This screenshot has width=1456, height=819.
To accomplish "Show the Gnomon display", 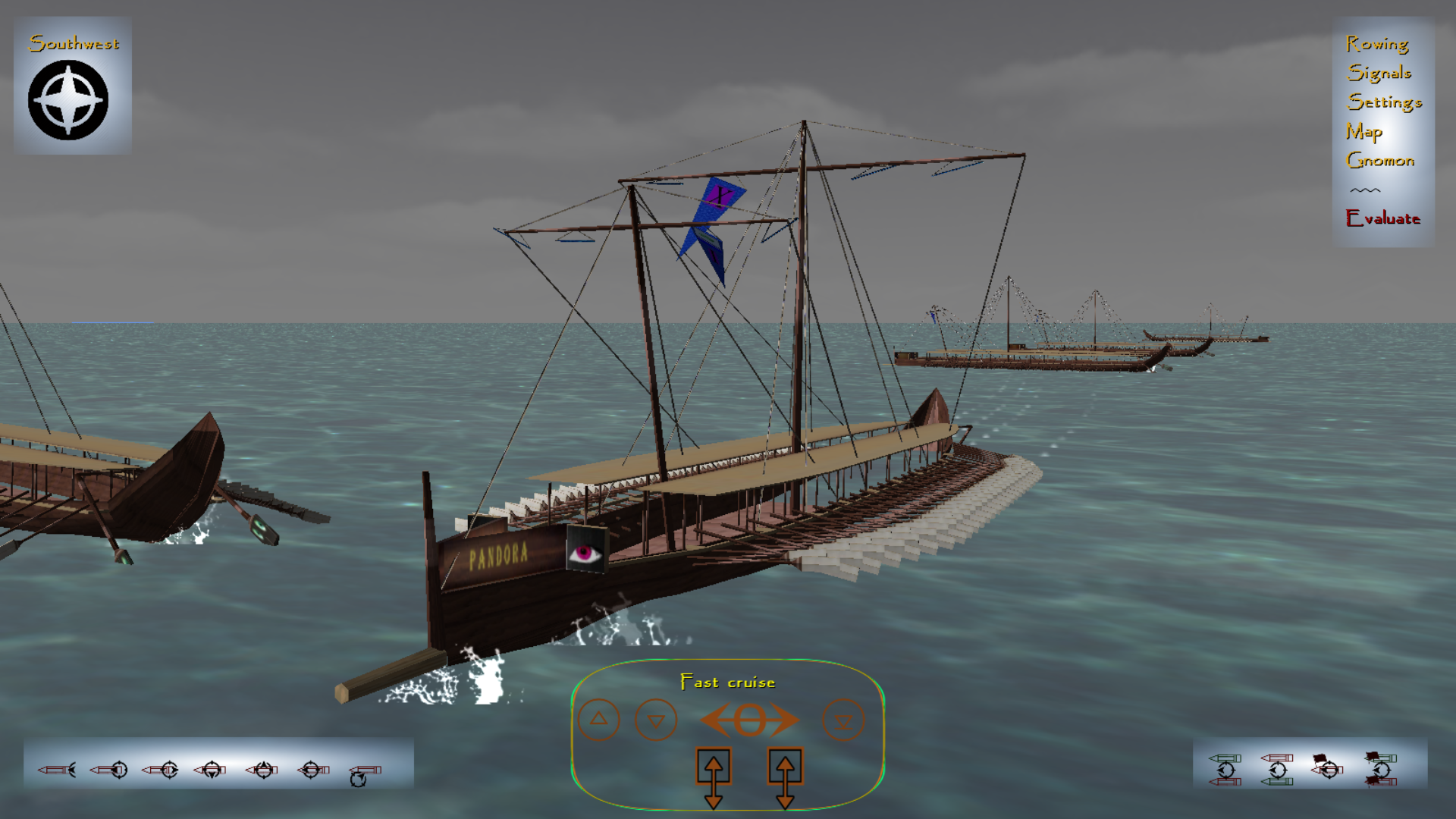I will (x=1380, y=160).
